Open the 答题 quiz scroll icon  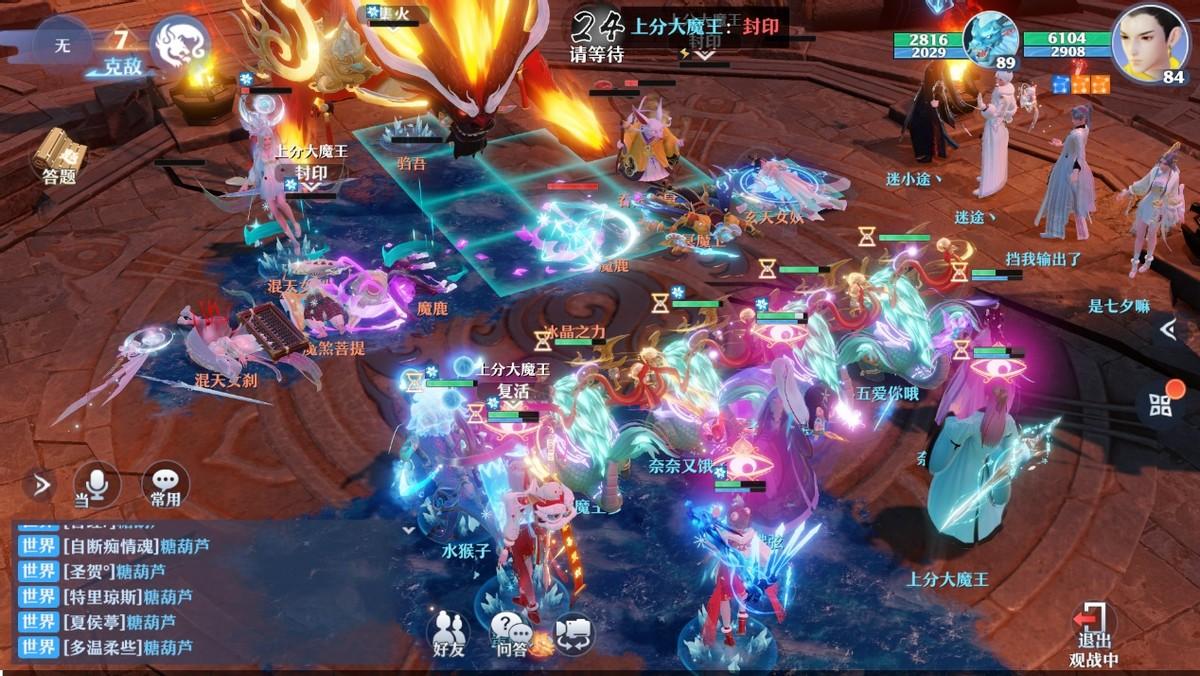pos(59,153)
